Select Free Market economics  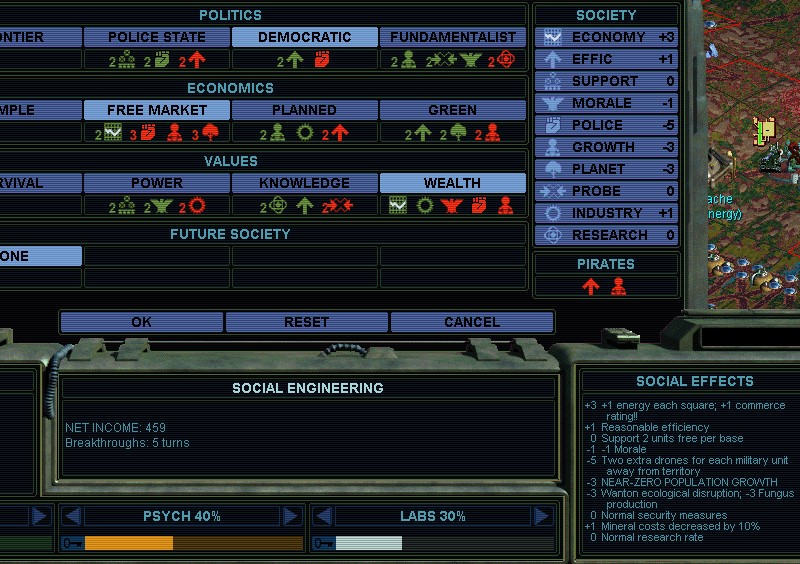coord(156,110)
